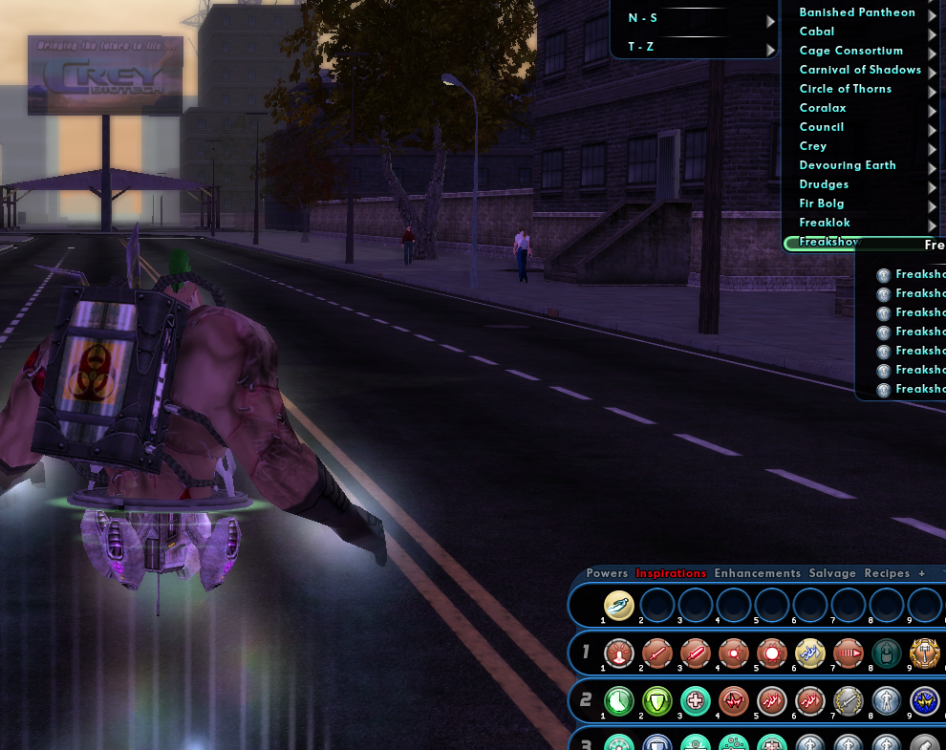Select Cage Consortium from the list
946x750 pixels.
pos(851,51)
